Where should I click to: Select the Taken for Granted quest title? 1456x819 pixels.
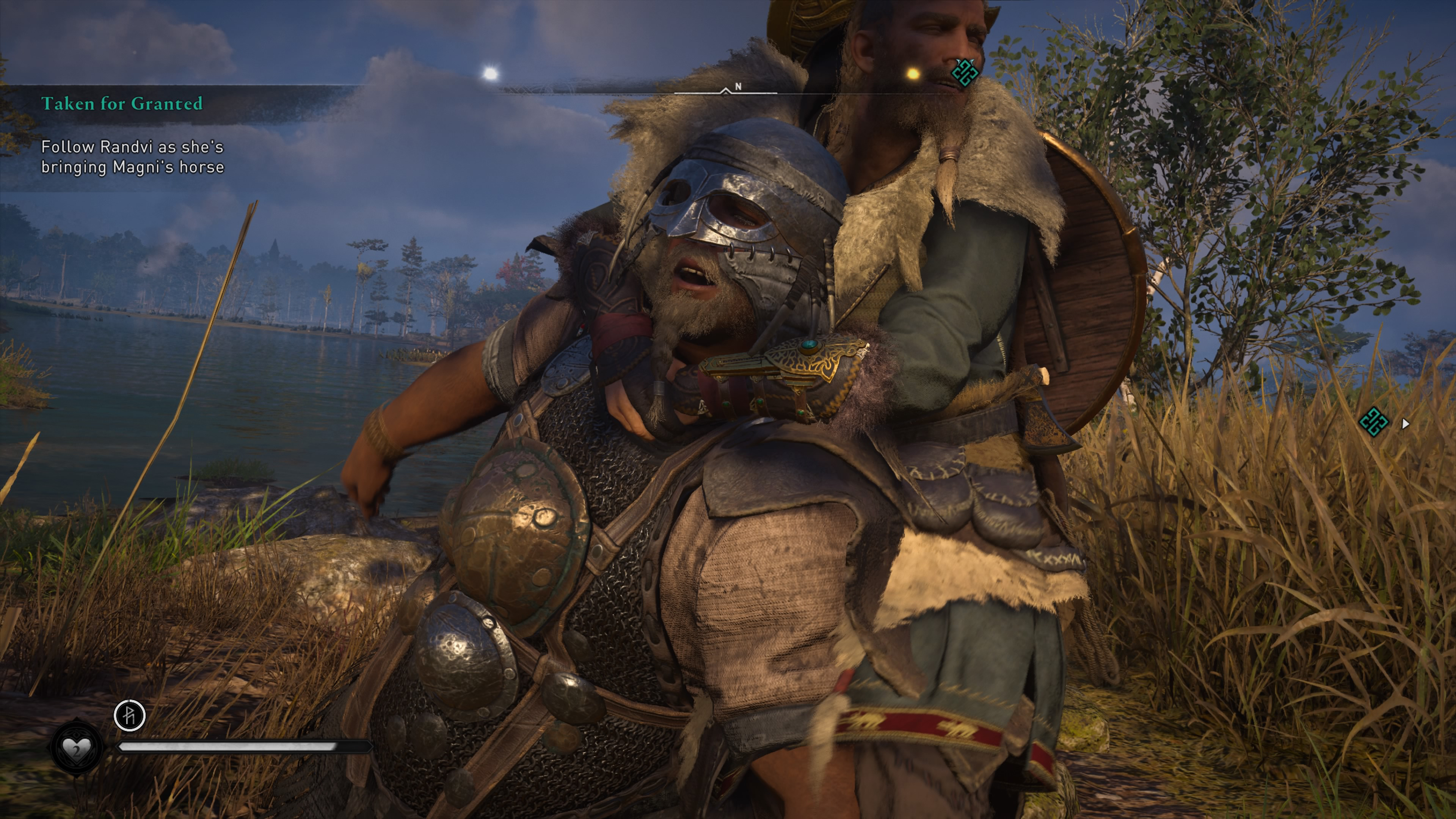pyautogui.click(x=121, y=104)
